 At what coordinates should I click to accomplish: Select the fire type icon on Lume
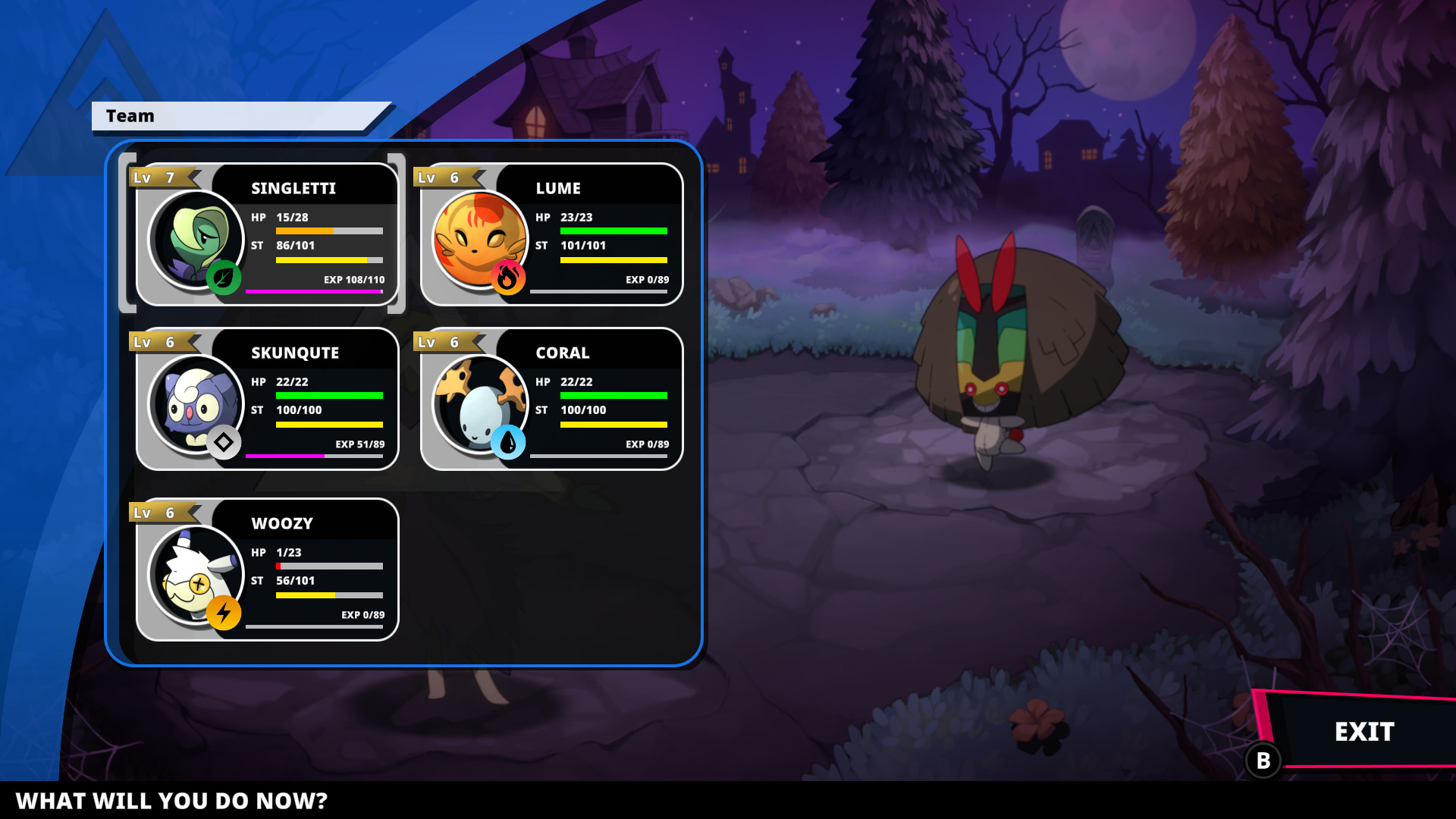509,276
